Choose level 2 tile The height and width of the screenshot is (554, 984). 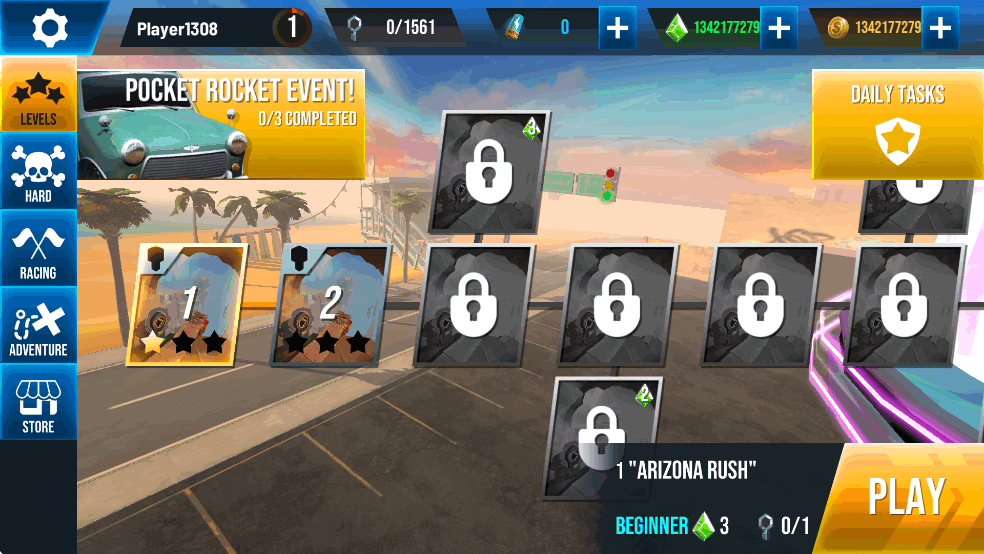click(x=330, y=305)
